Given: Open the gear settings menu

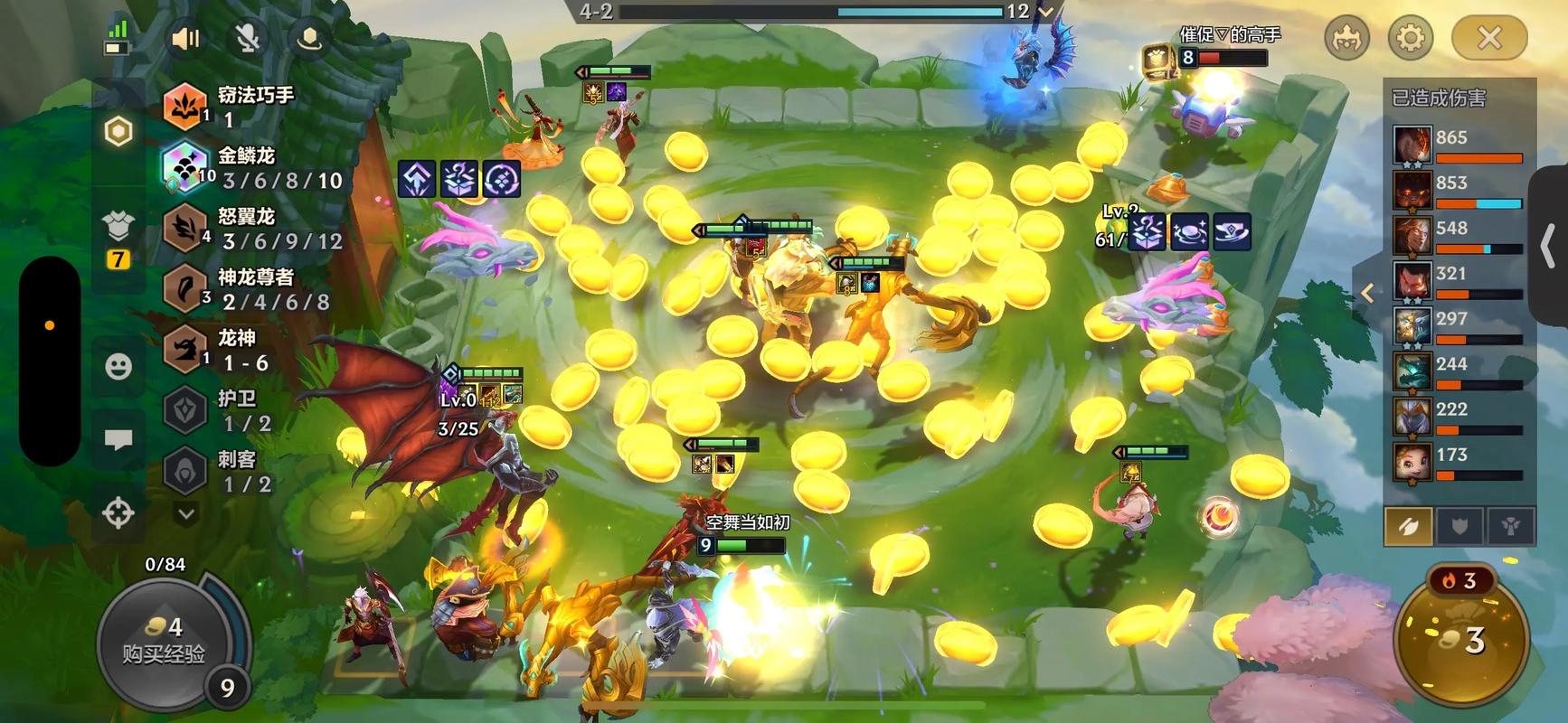Looking at the screenshot, I should [x=1410, y=38].
